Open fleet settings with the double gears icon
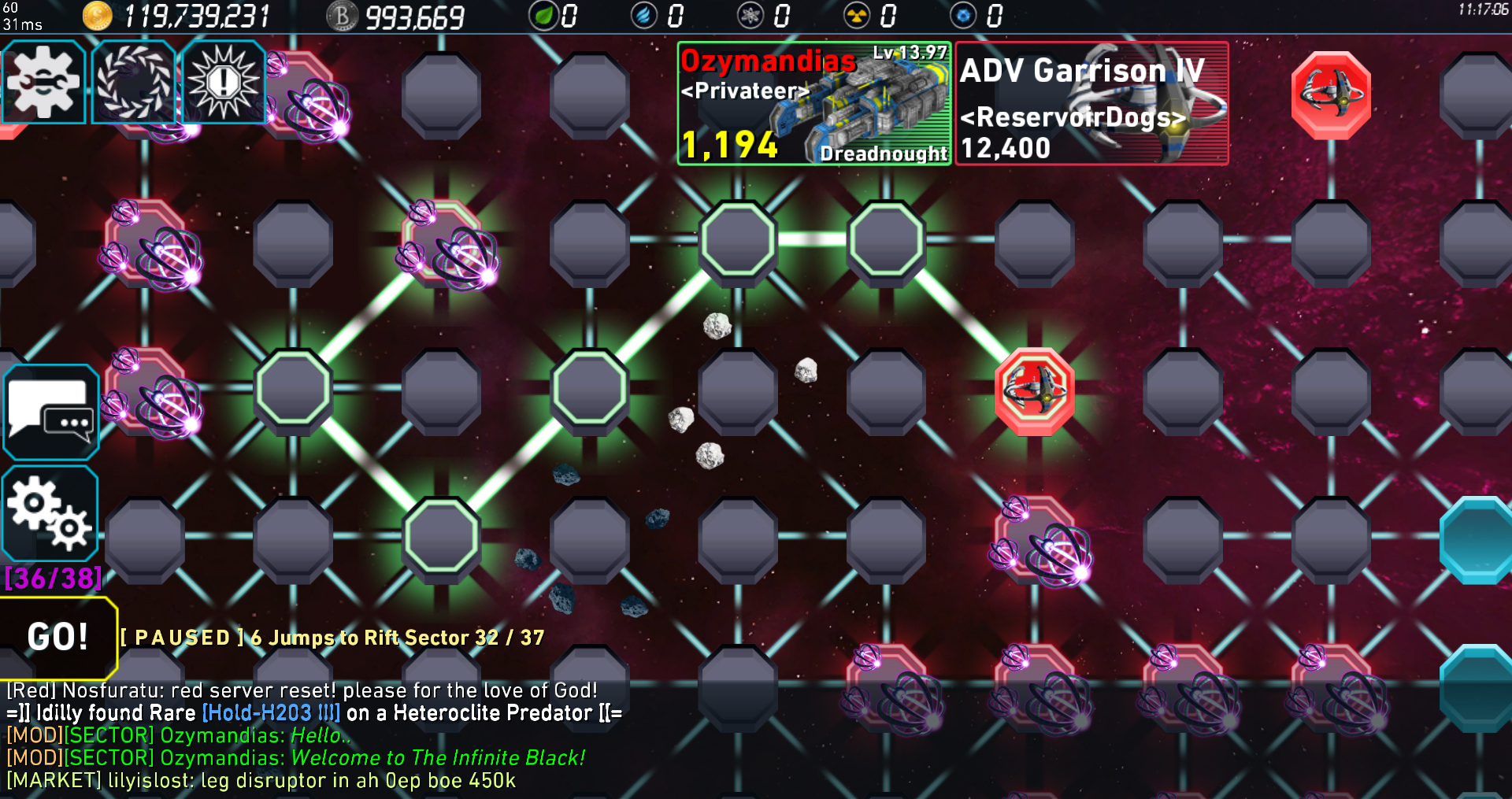The width and height of the screenshot is (1512, 799). [50, 512]
